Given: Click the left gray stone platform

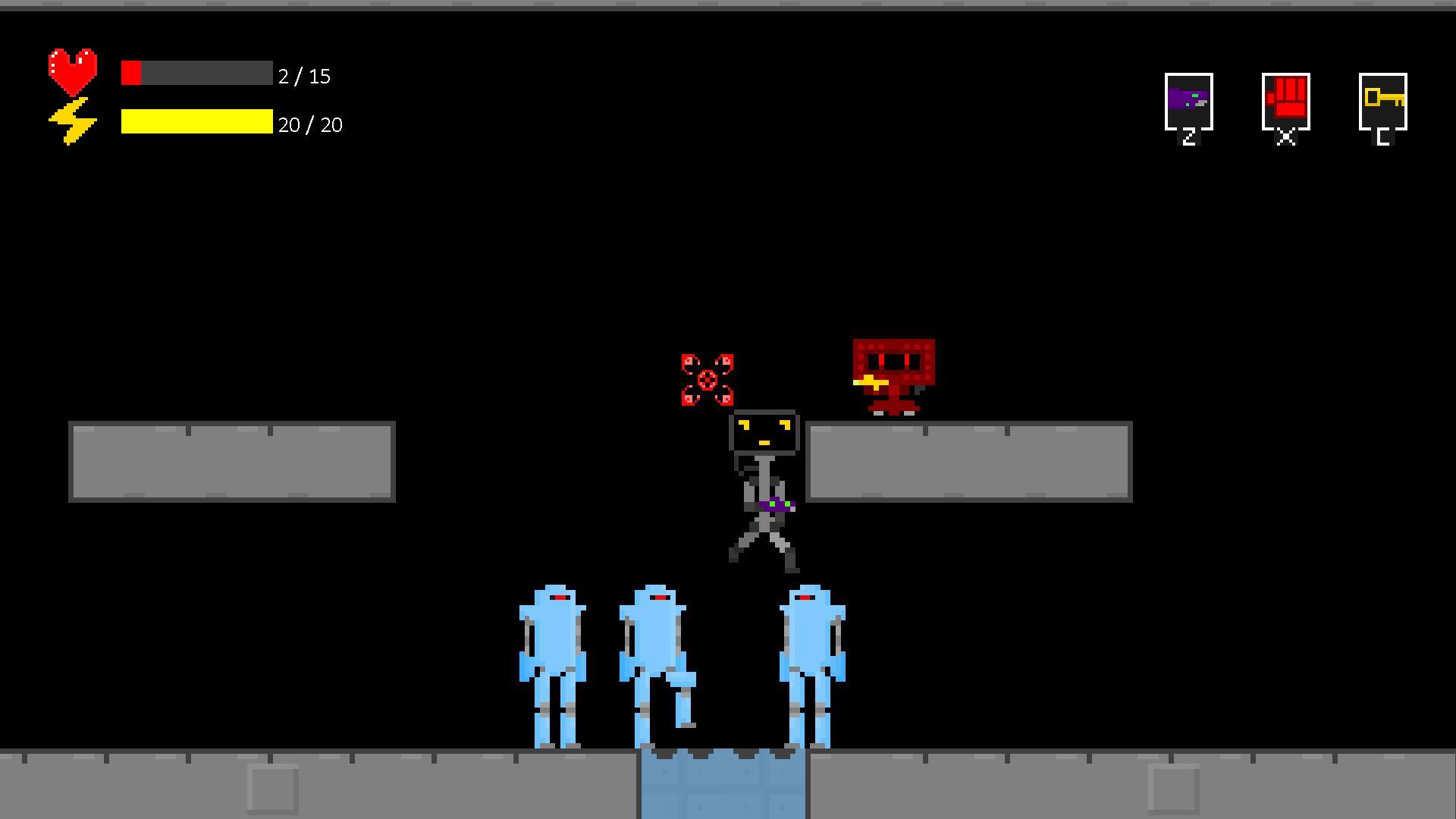Looking at the screenshot, I should pos(231,460).
